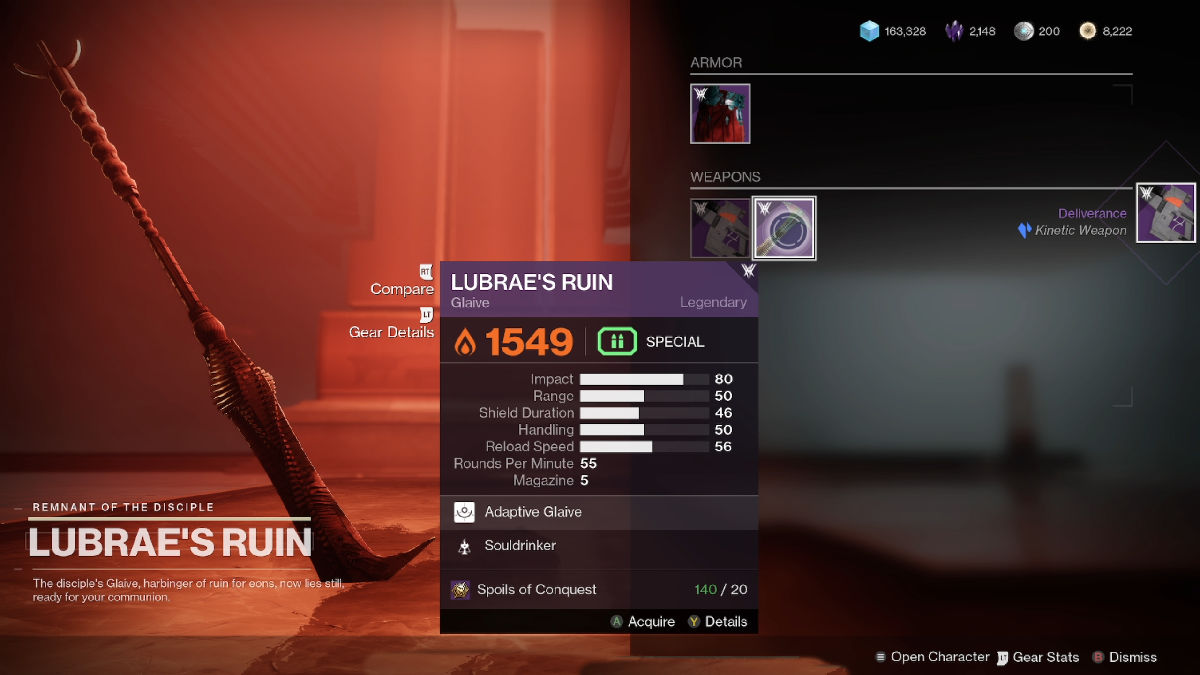Open Details for Lubrae's Ruin
The height and width of the screenshot is (675, 1200).
click(x=717, y=622)
